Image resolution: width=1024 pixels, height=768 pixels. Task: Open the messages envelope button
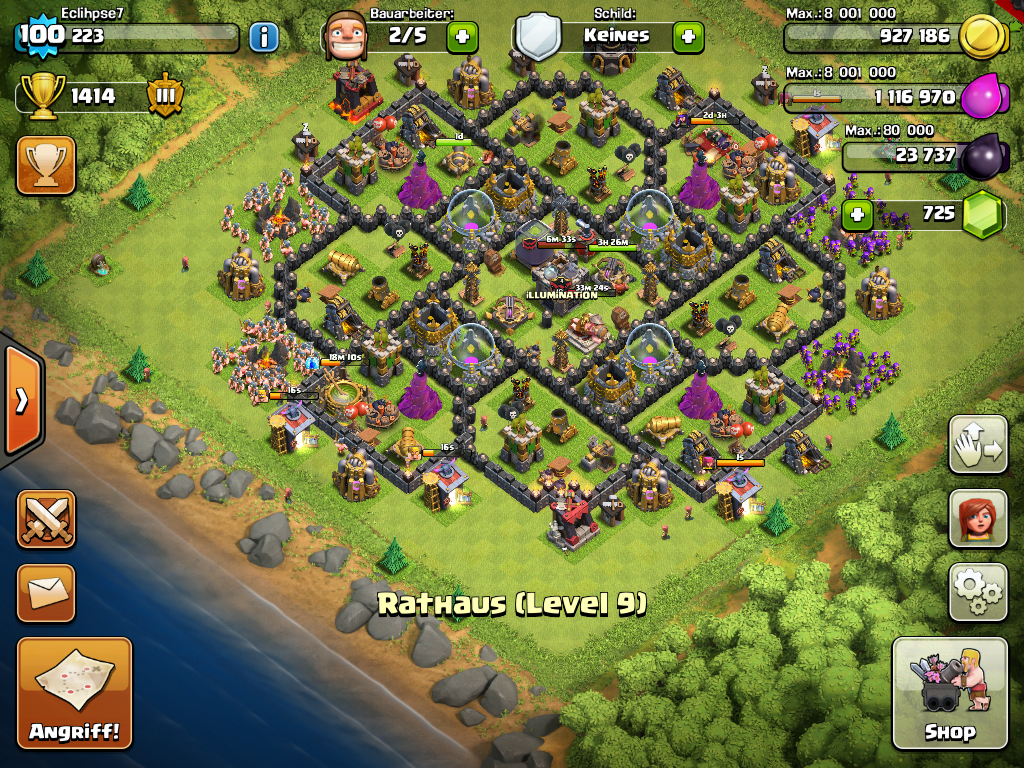(46, 593)
